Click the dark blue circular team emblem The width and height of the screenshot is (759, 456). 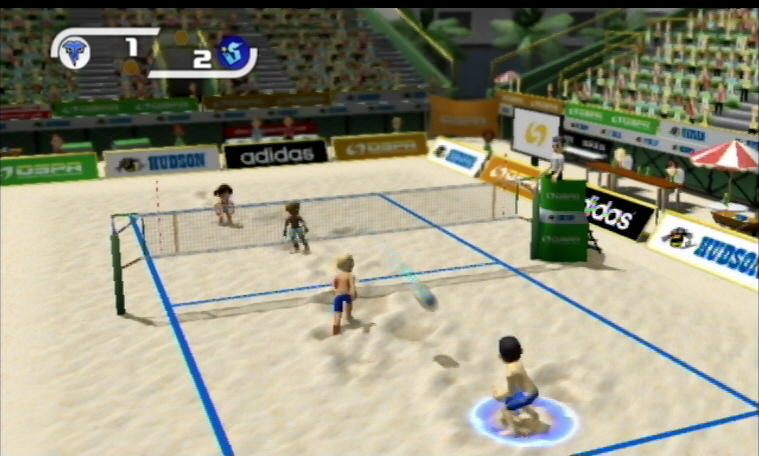[x=233, y=51]
